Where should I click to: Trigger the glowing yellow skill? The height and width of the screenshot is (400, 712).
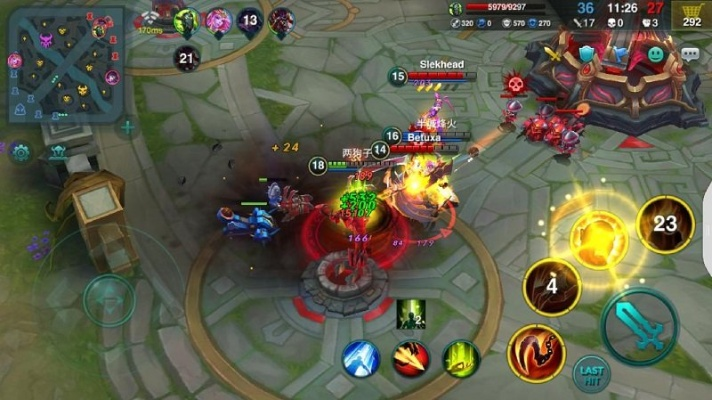pos(600,238)
